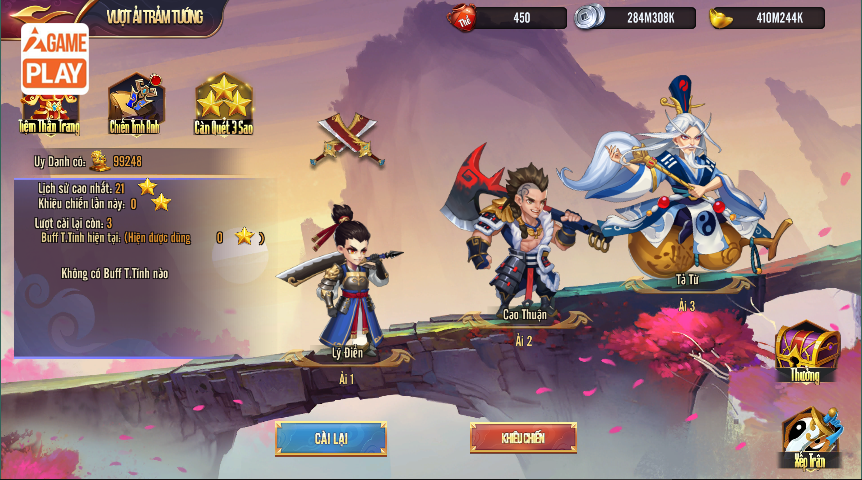The width and height of the screenshot is (862, 480).
Task: Tap the crossed swords battle emblem
Action: 347,139
